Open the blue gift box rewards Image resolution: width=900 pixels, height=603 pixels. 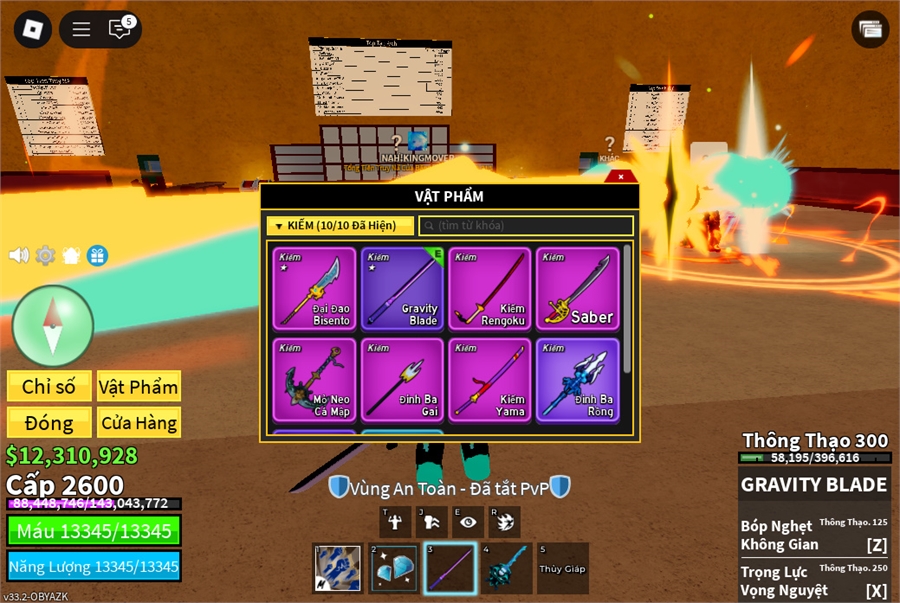click(x=97, y=255)
